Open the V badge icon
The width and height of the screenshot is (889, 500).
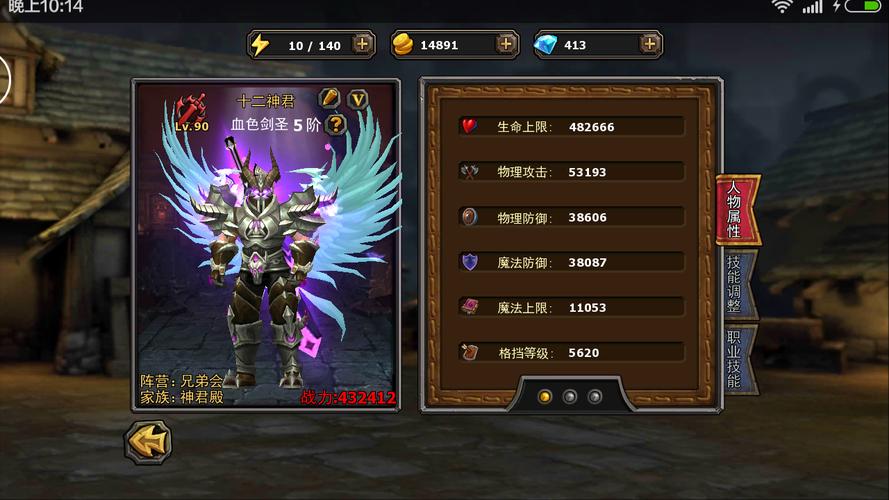357,98
